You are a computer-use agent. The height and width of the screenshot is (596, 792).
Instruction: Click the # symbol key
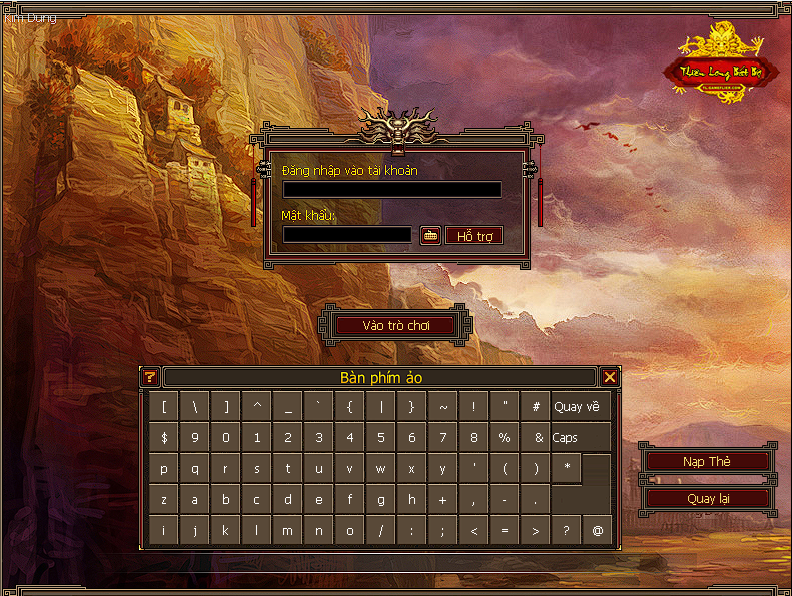click(x=536, y=407)
